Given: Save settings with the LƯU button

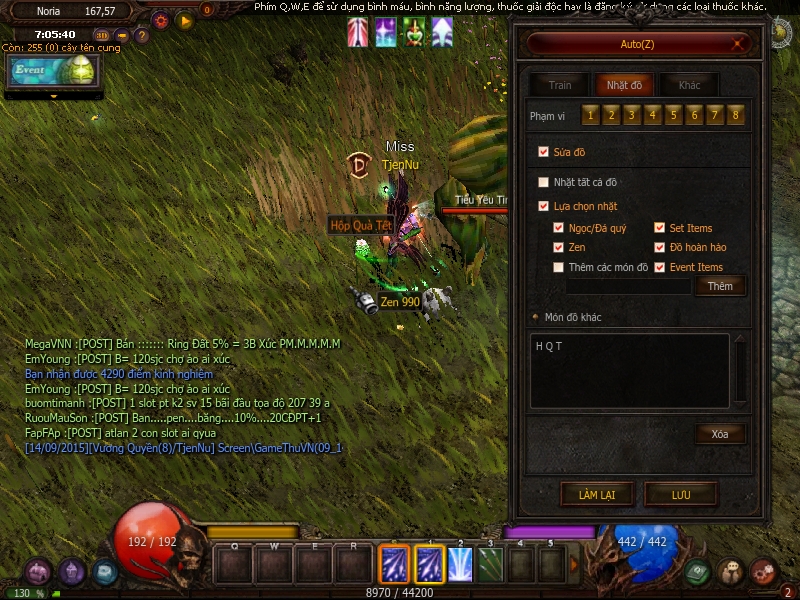Looking at the screenshot, I should [681, 494].
